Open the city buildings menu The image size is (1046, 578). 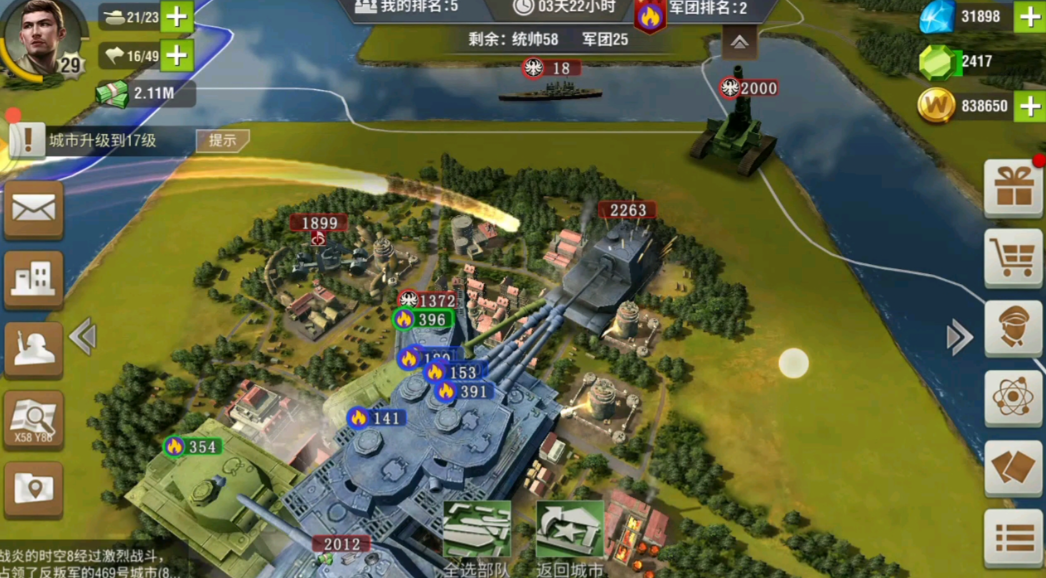(33, 280)
